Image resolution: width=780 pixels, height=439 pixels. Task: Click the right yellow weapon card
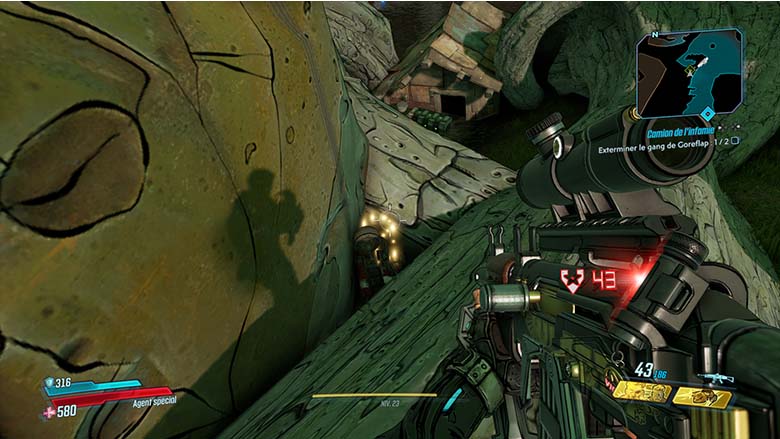click(701, 397)
